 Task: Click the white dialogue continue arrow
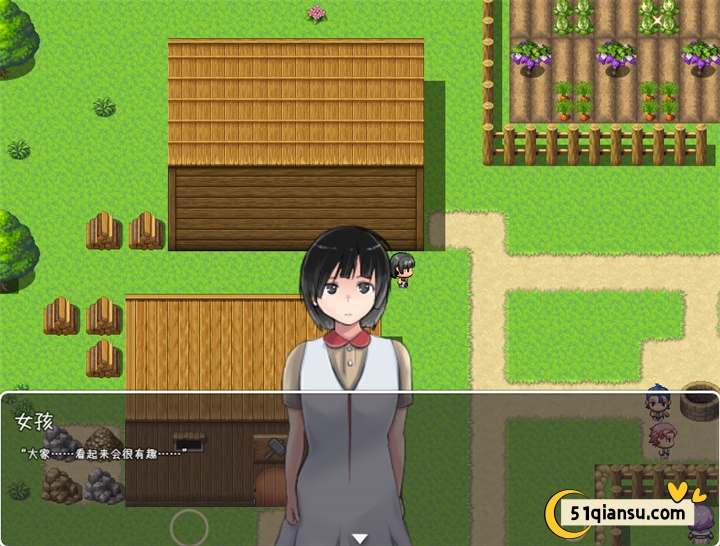pos(360,539)
